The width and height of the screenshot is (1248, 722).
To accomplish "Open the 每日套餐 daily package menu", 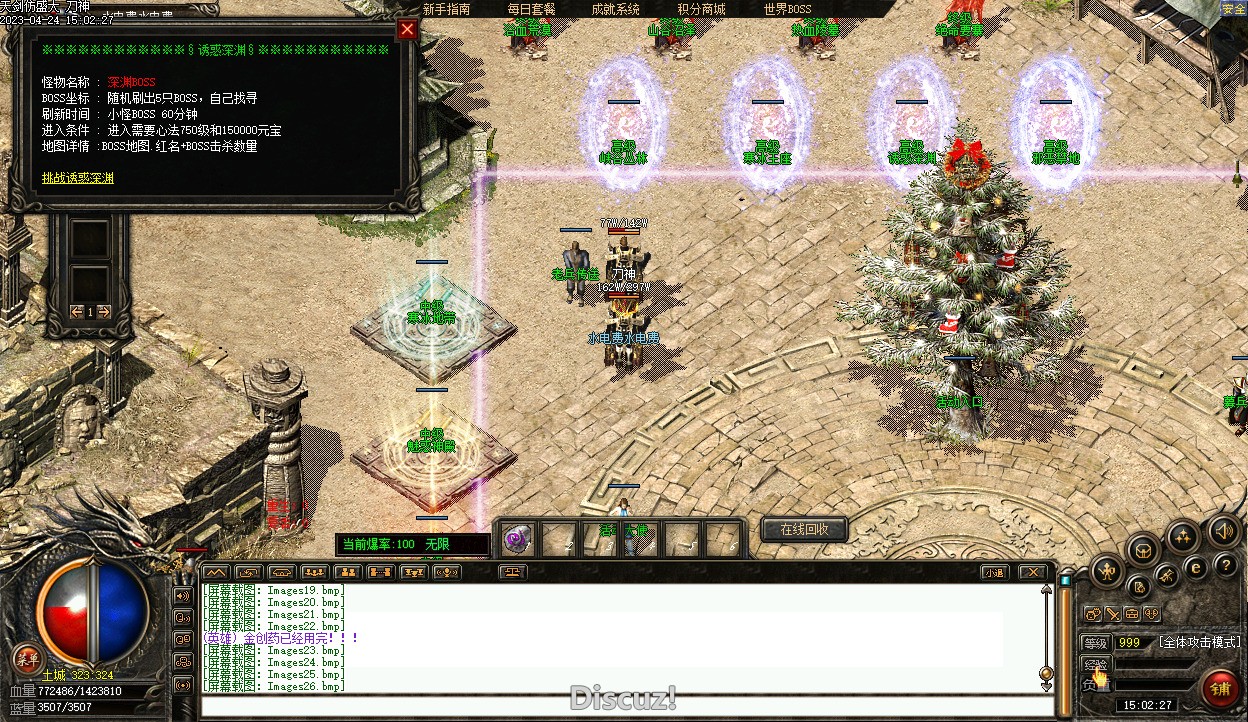I will pos(531,9).
